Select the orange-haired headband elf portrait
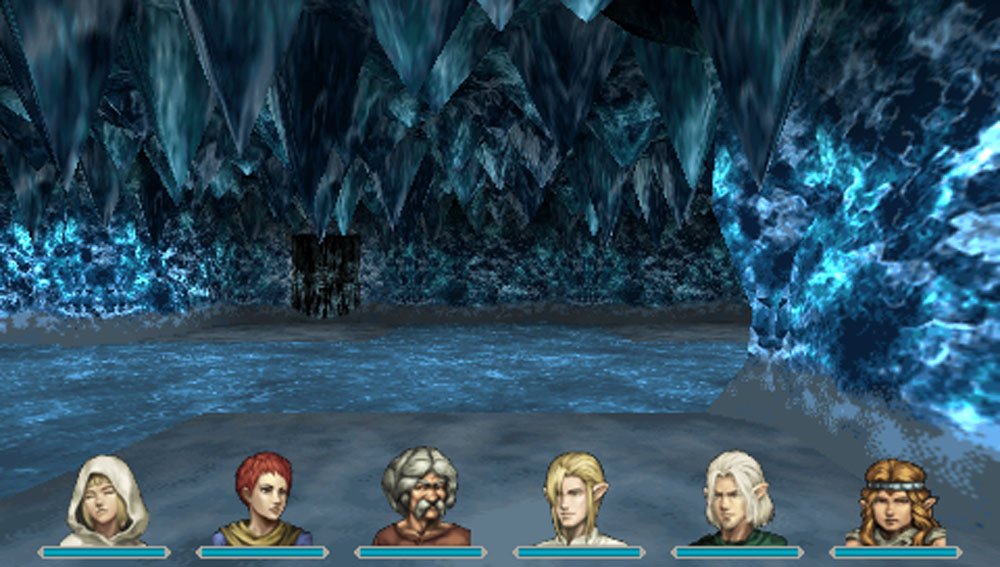Viewport: 1000px width, 567px height. (x=895, y=502)
